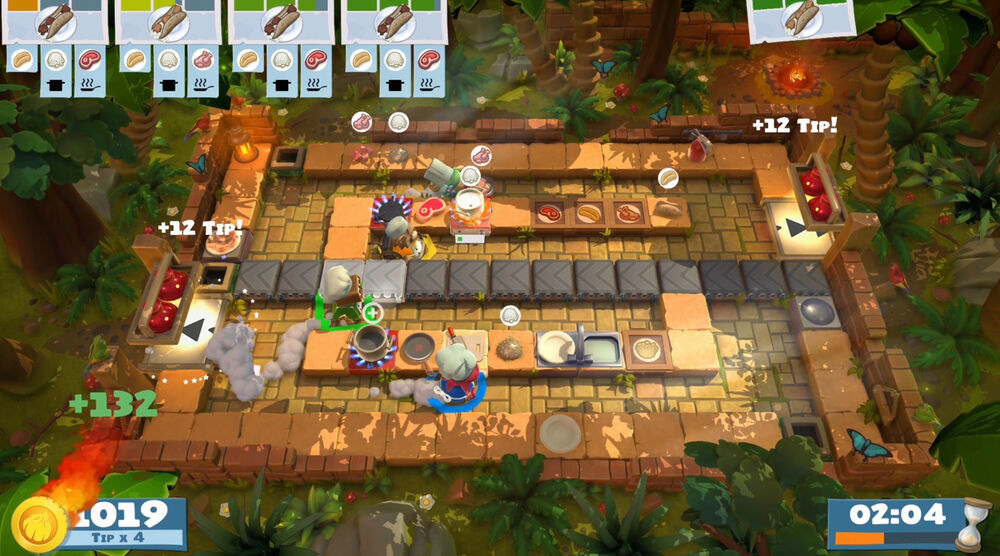
Task: Click the chicken ingredient icon under the orders
Action: [202, 59]
